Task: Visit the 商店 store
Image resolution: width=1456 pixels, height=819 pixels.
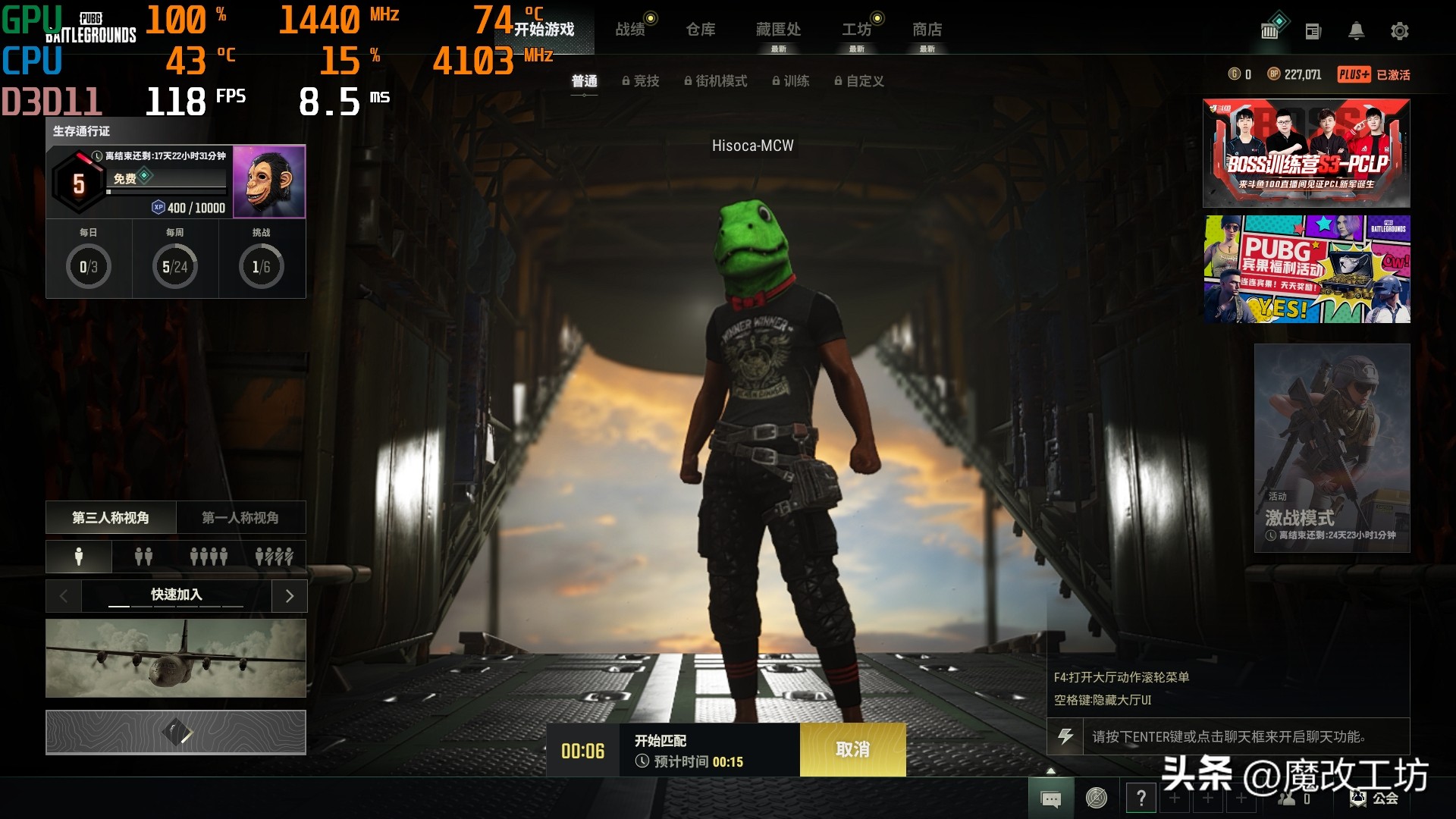Action: 927,30
